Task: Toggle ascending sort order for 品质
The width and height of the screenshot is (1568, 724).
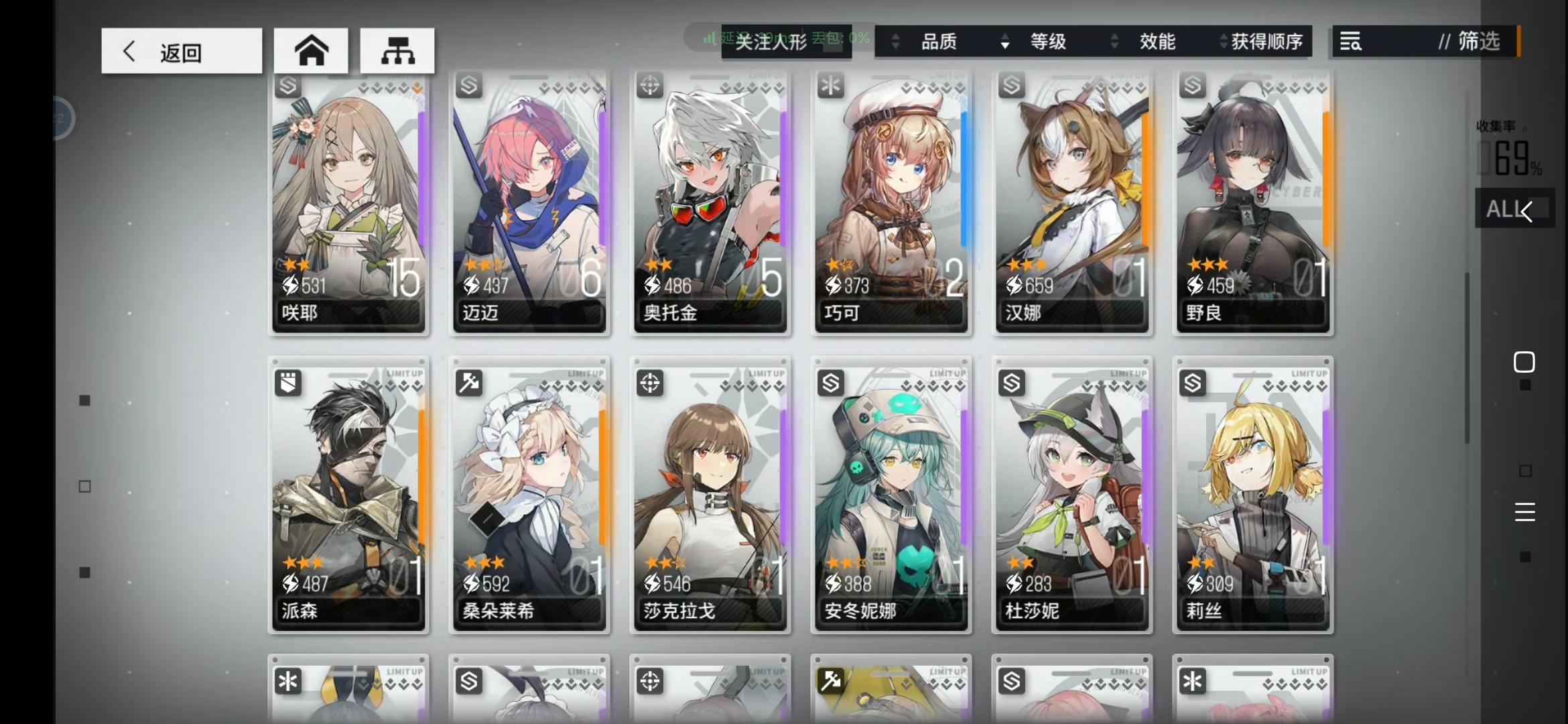Action: [x=896, y=42]
